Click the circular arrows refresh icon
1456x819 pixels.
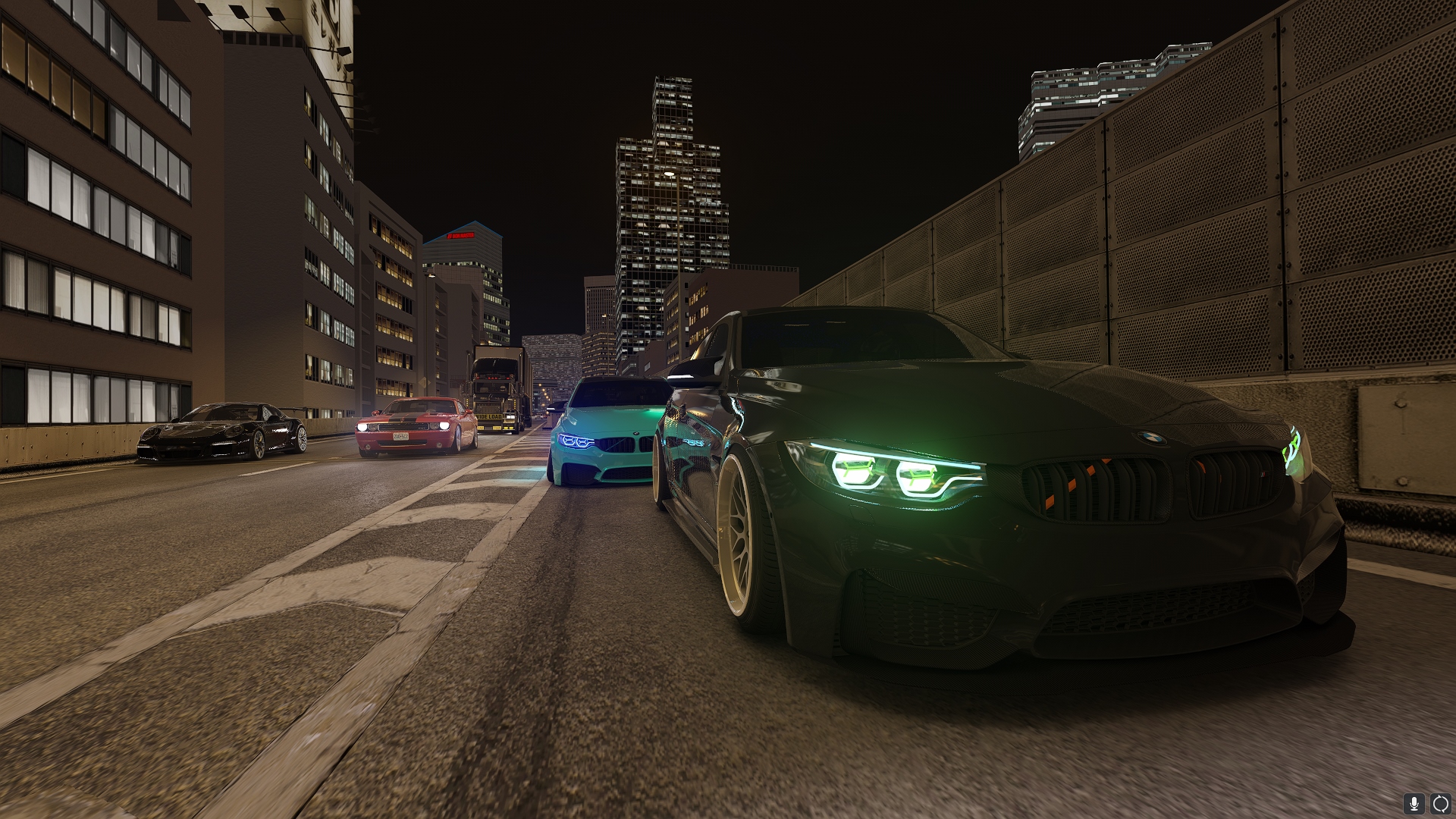click(1440, 803)
